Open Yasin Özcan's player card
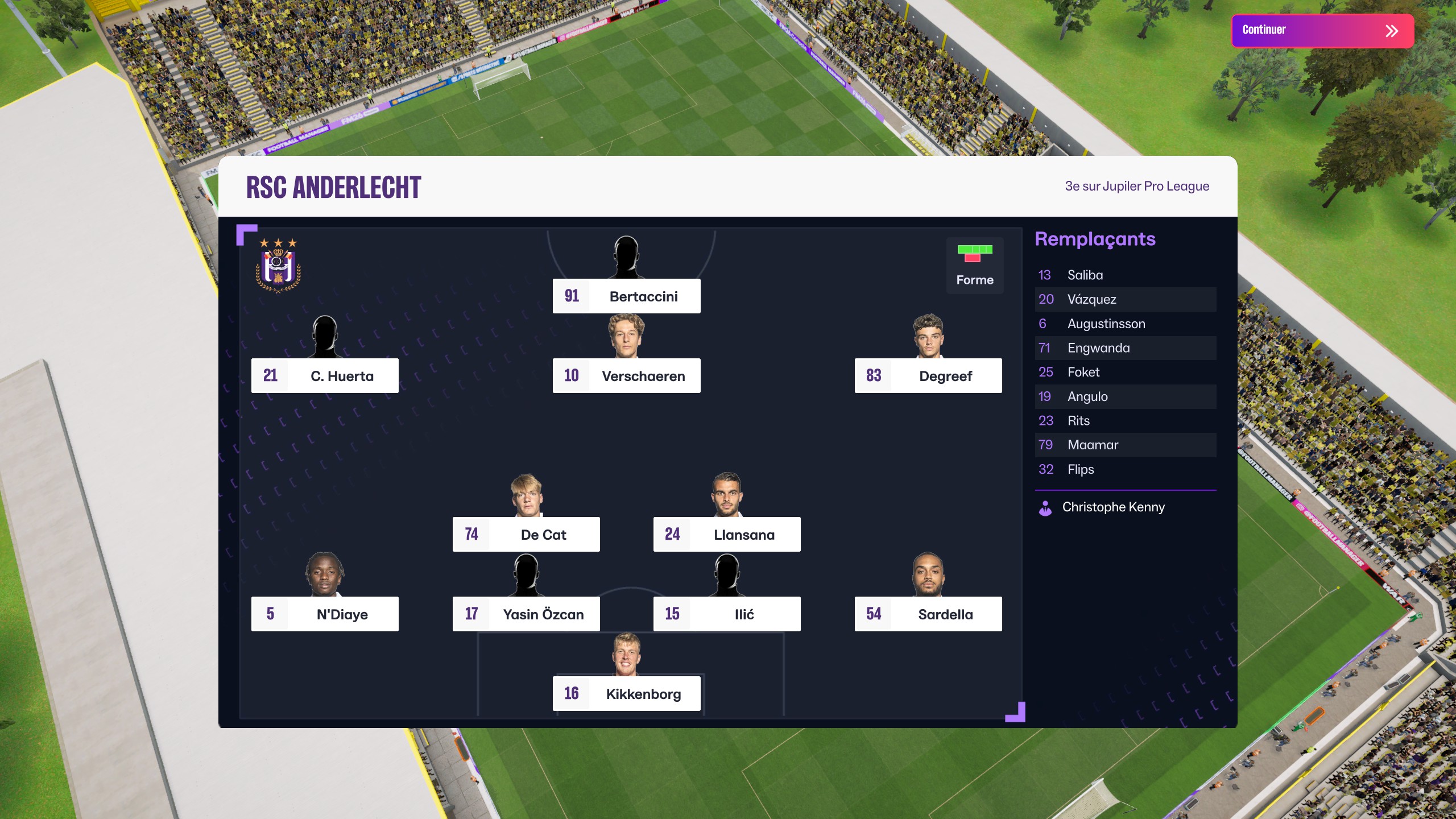Image resolution: width=1456 pixels, height=819 pixels. (x=526, y=614)
